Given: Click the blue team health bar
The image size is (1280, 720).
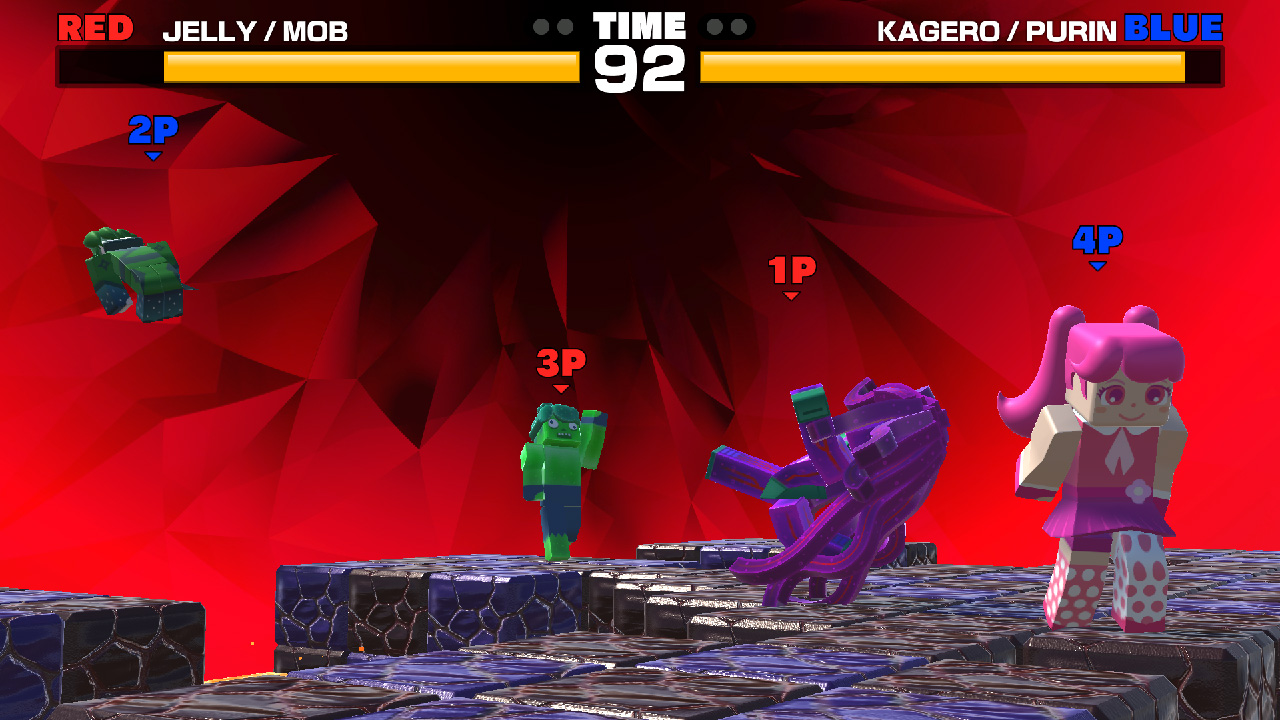Looking at the screenshot, I should pyautogui.click(x=940, y=68).
